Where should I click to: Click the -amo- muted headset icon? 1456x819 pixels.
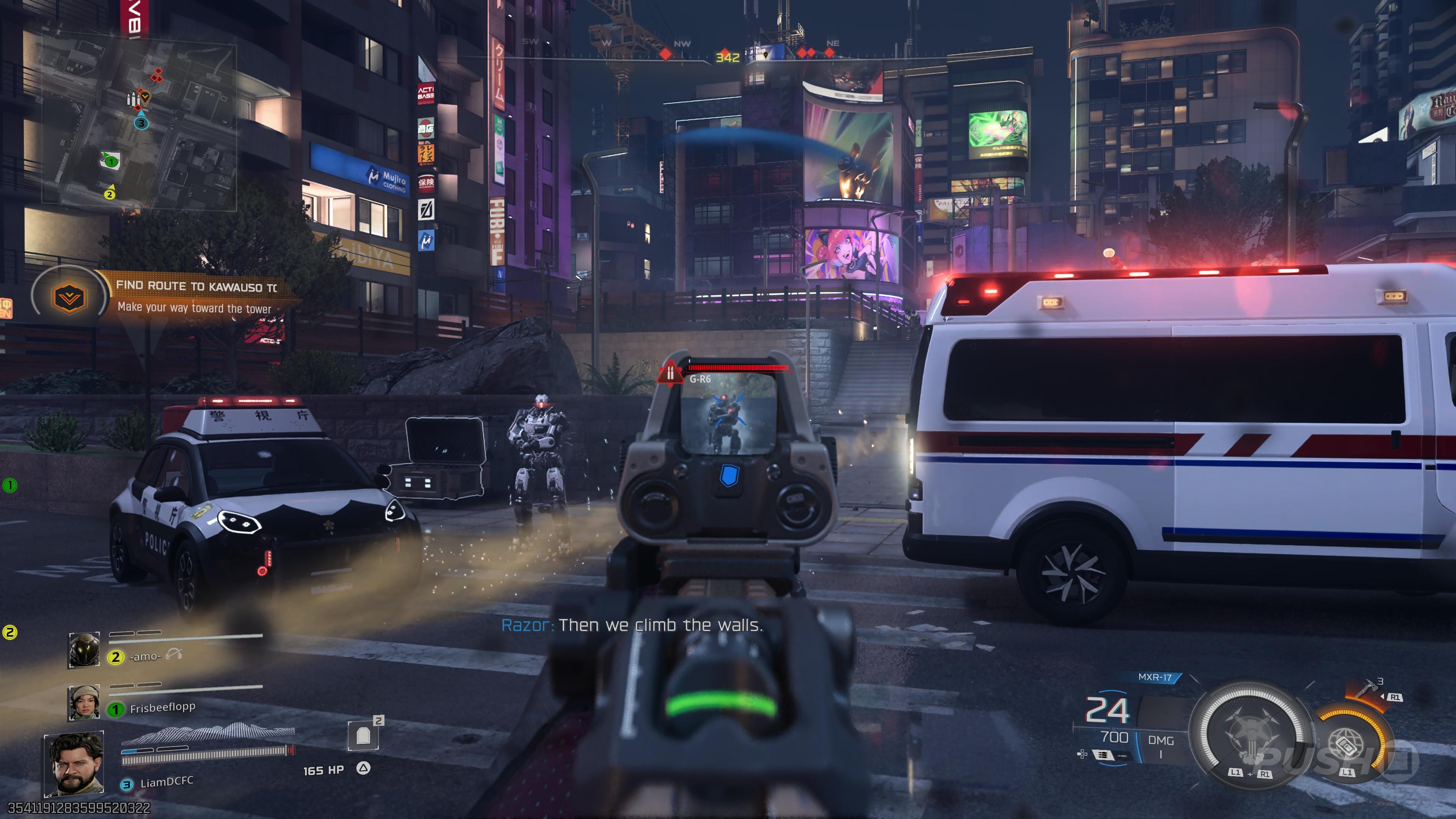point(174,654)
